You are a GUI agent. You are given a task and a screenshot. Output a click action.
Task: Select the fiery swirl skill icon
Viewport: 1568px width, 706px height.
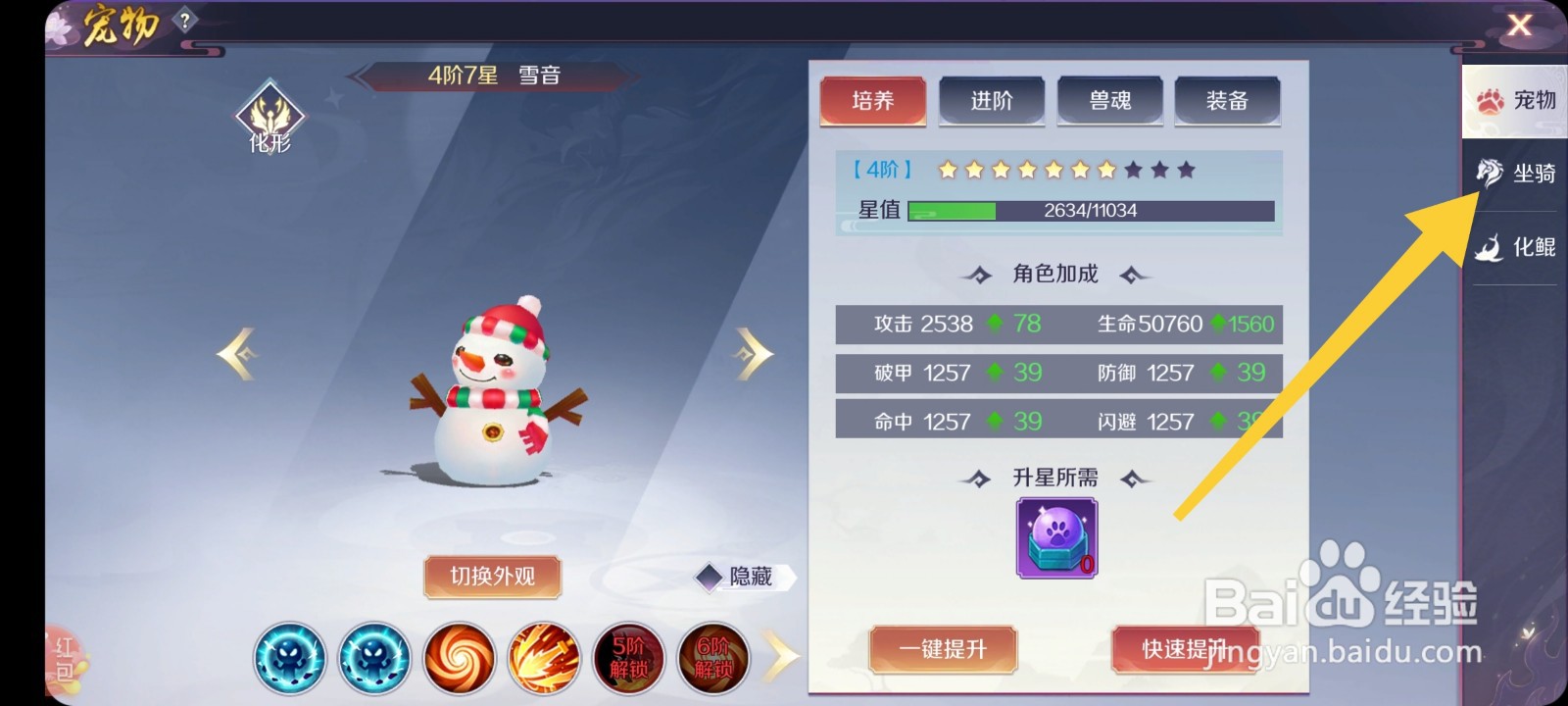[x=457, y=658]
